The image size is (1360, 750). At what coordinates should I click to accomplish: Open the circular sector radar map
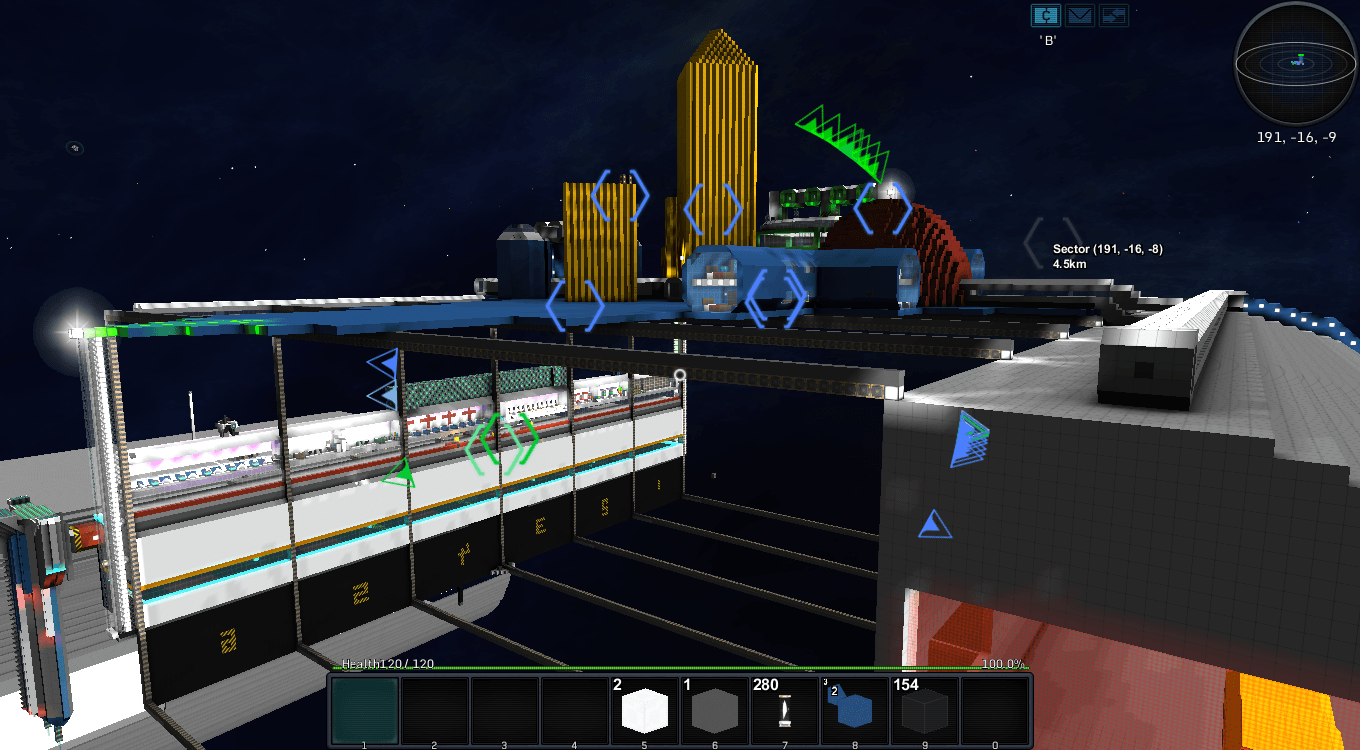tap(1297, 62)
